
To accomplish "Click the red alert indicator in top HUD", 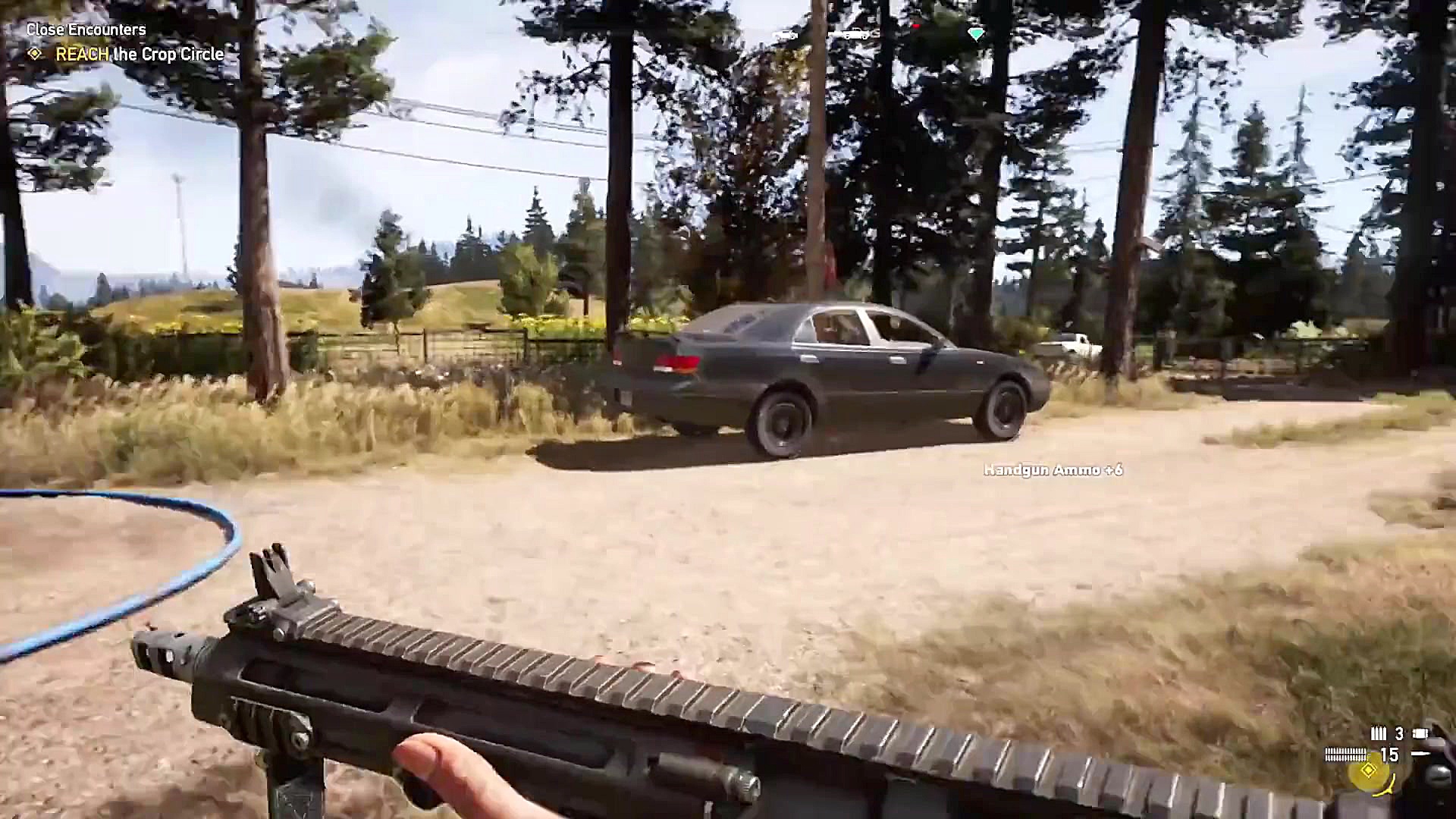I will pyautogui.click(x=915, y=26).
